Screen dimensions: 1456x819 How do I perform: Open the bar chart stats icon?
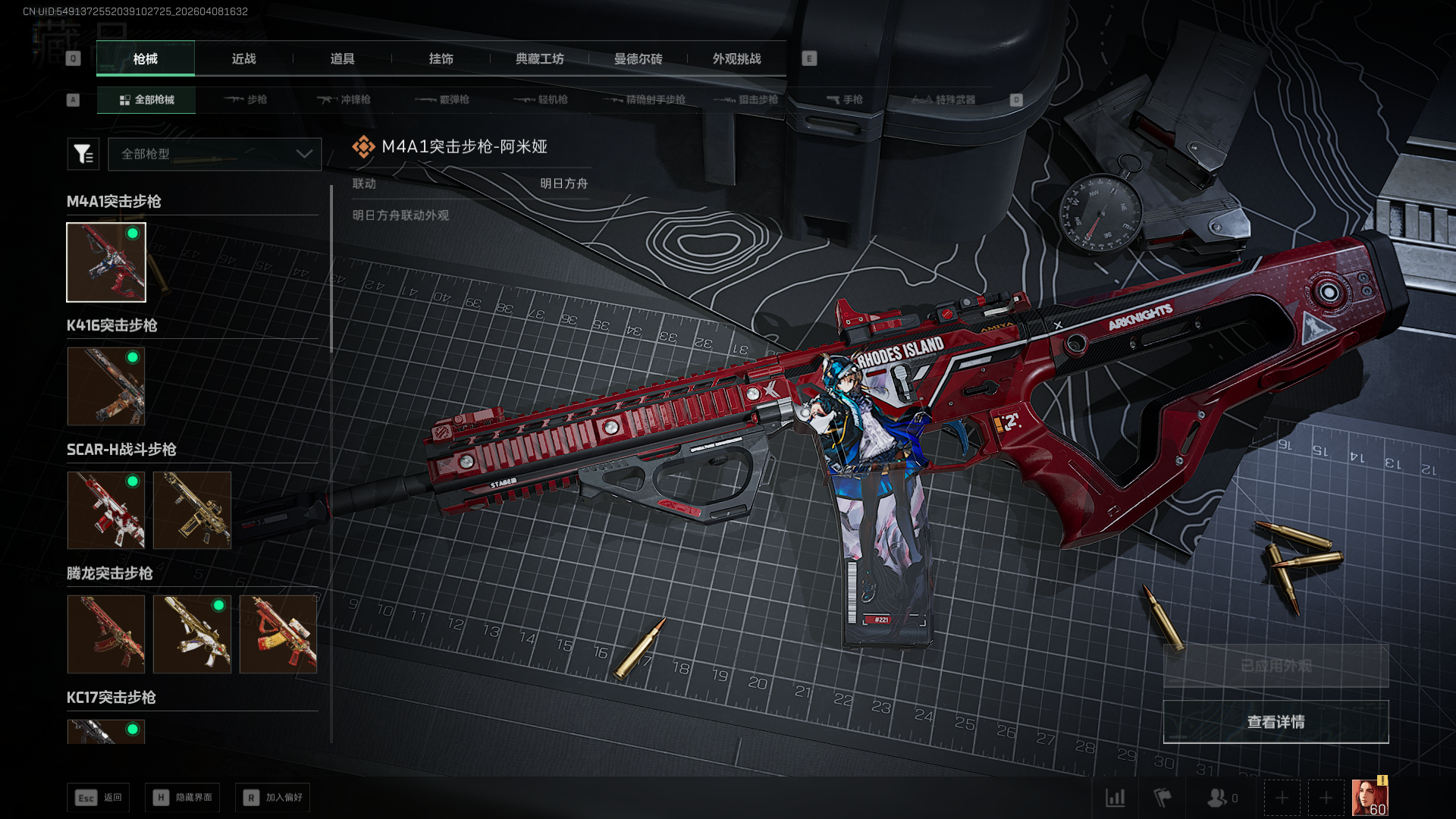pyautogui.click(x=1115, y=798)
